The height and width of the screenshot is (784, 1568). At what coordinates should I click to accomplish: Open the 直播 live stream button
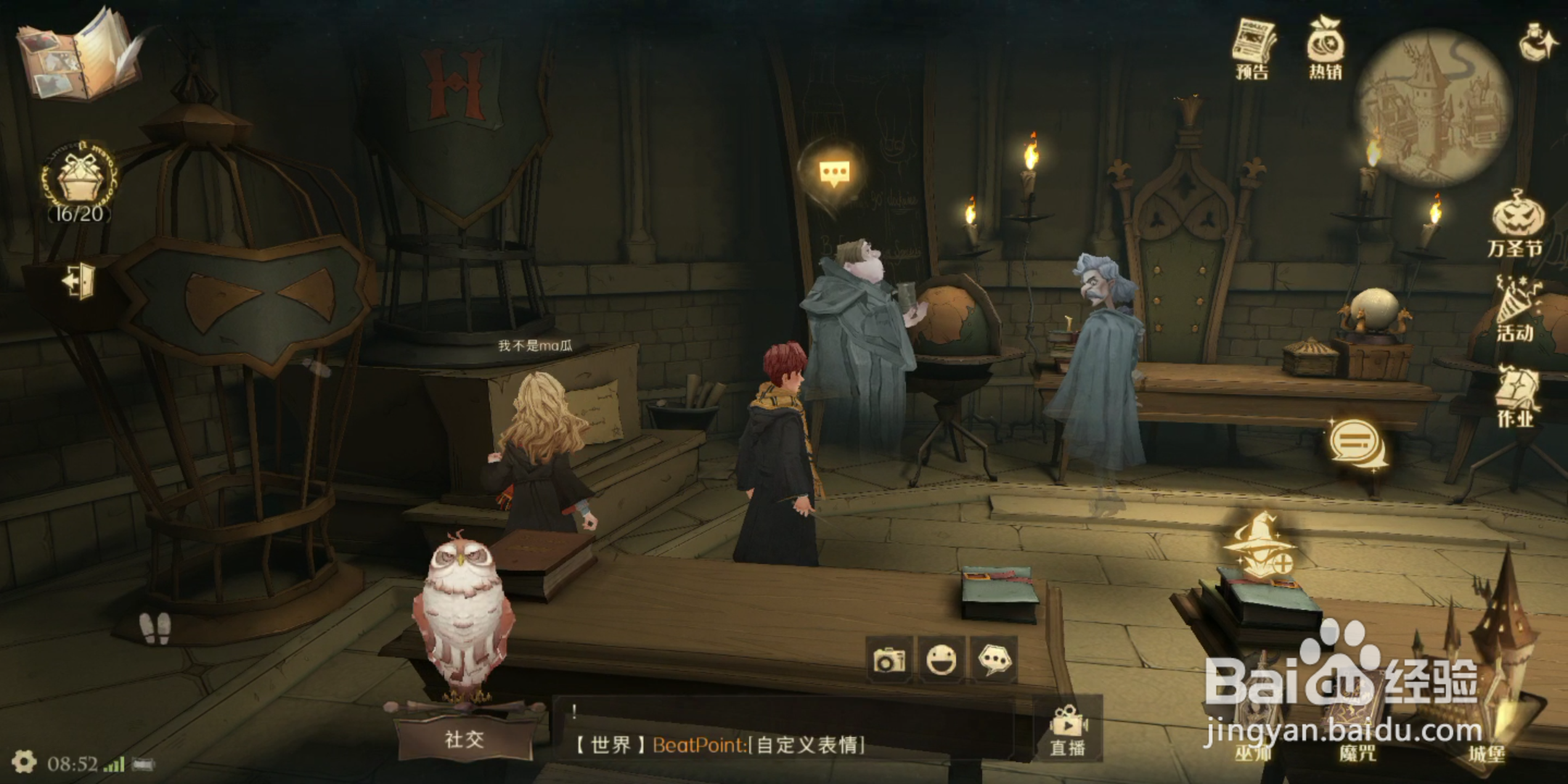pos(1068,732)
